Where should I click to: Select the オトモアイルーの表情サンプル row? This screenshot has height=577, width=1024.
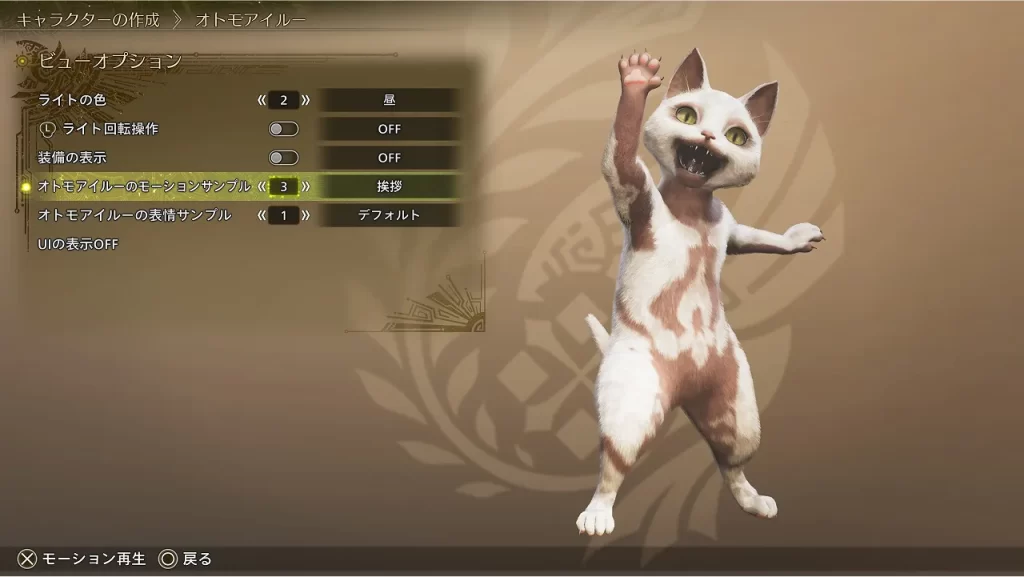pos(134,215)
